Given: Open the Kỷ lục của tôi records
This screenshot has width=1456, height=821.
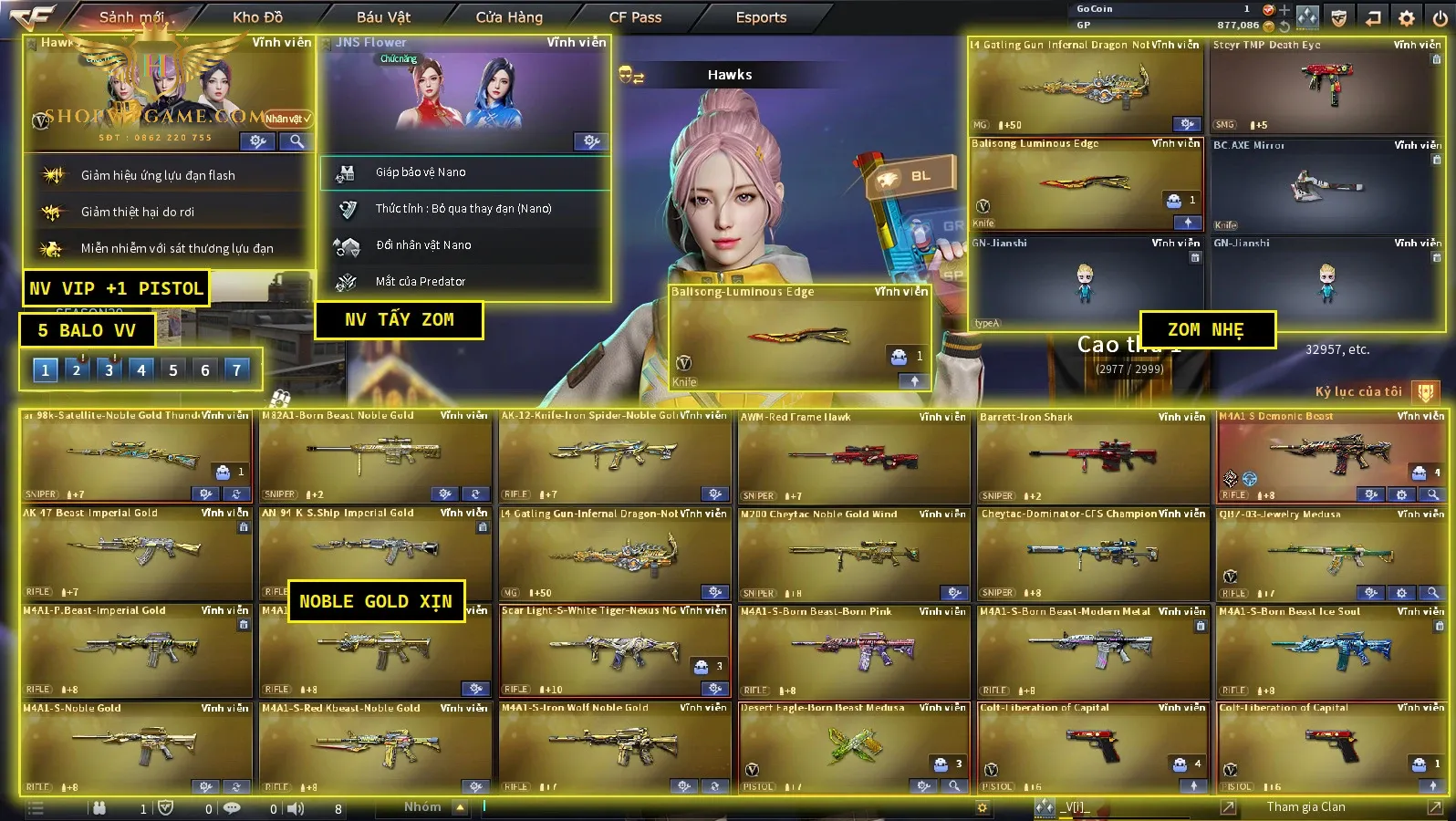Looking at the screenshot, I should click(1358, 391).
